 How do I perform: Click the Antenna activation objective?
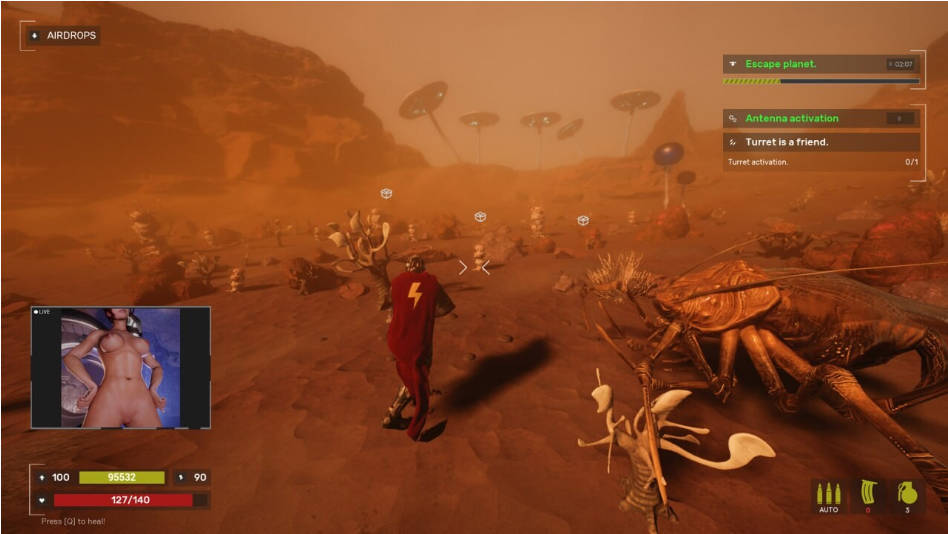coord(791,118)
